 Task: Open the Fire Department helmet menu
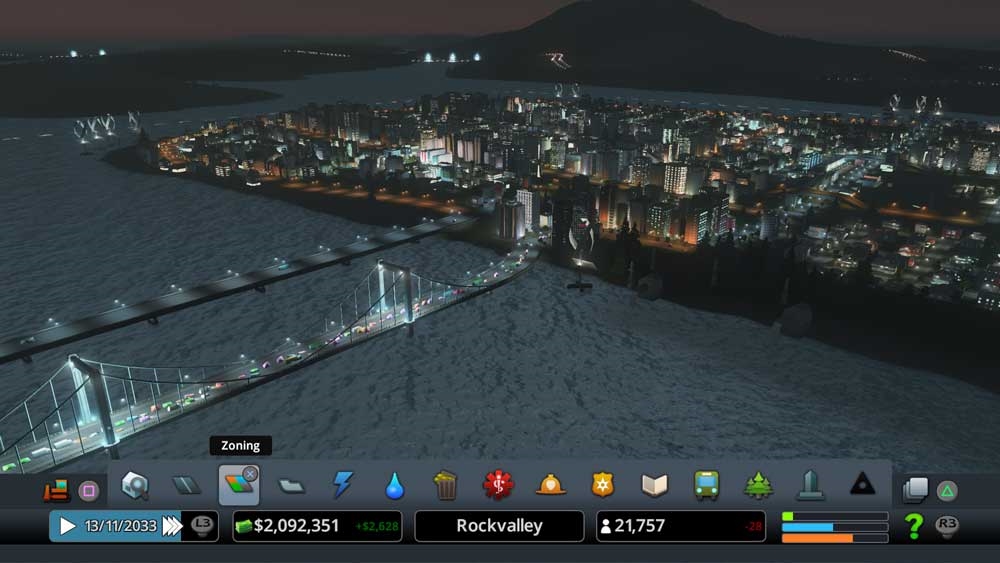pos(550,486)
